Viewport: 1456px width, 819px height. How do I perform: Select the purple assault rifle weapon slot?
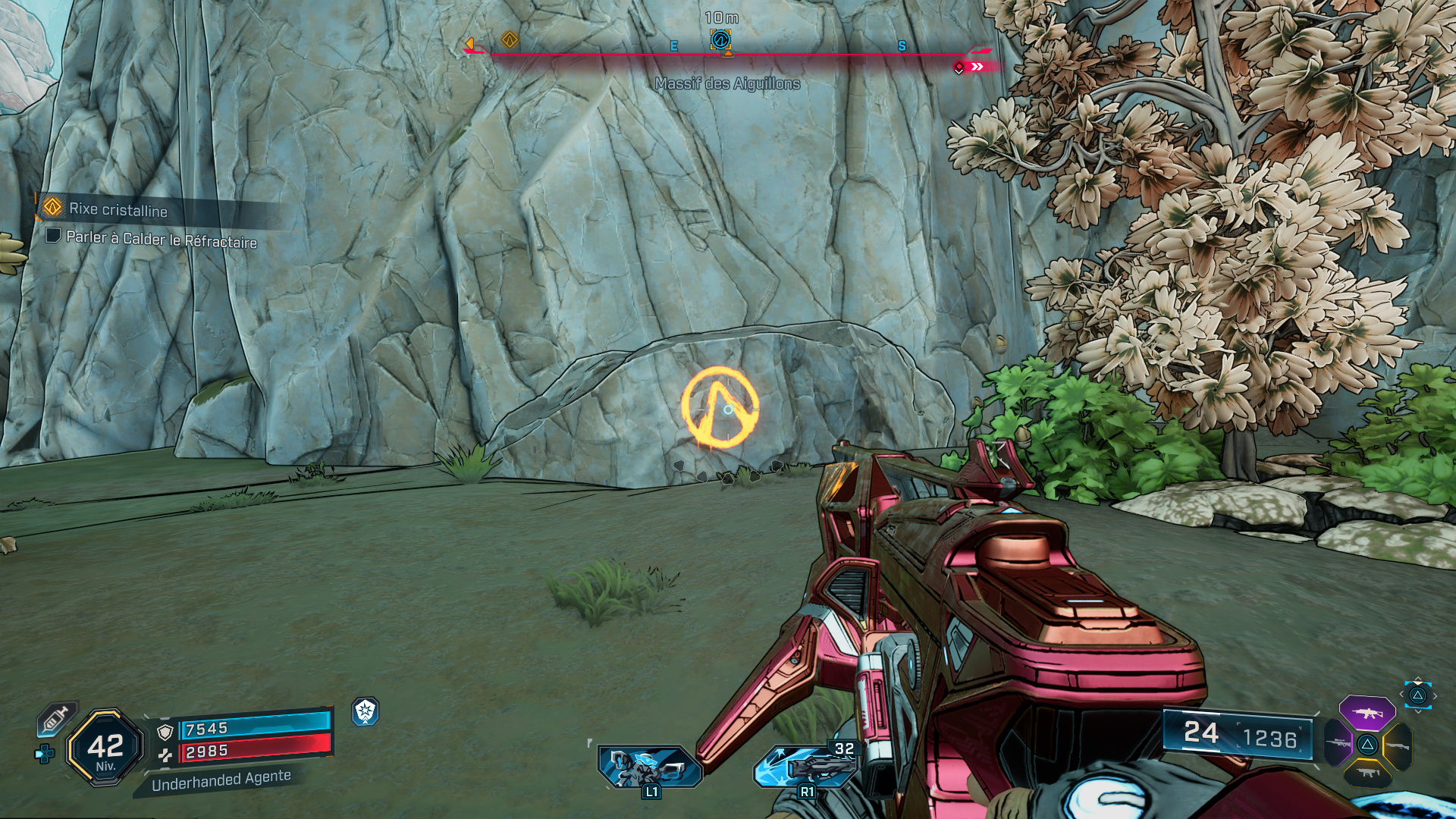click(1367, 713)
